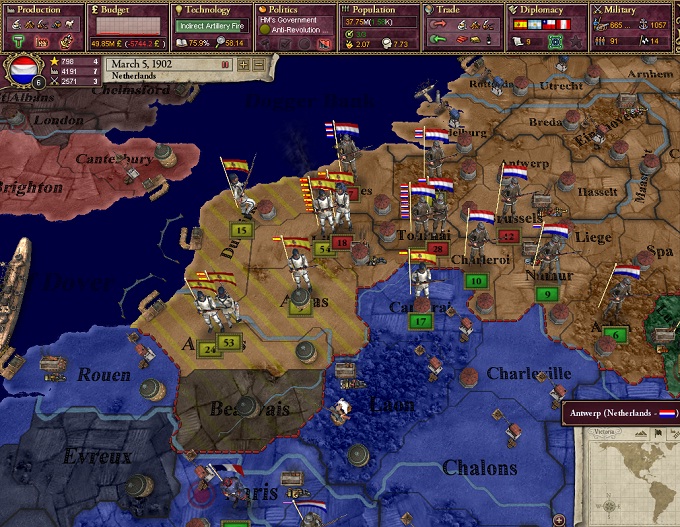This screenshot has height=527, width=680.
Task: Open the Technology panel
Action: point(212,9)
